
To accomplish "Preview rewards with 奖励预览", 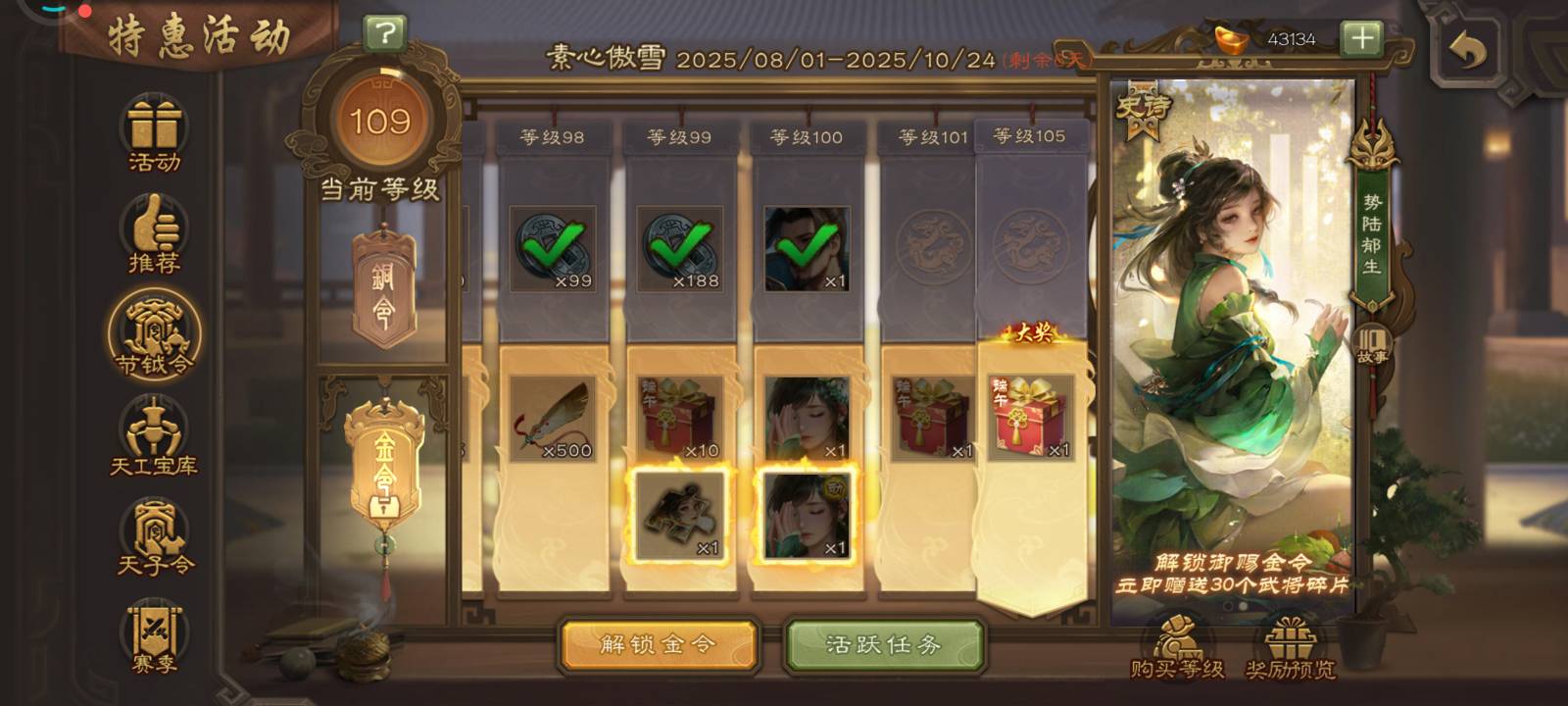I will click(1291, 648).
